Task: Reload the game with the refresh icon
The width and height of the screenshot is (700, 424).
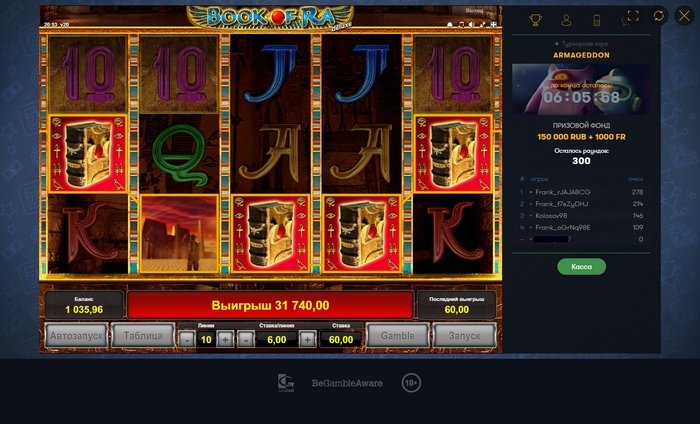Action: tap(658, 17)
